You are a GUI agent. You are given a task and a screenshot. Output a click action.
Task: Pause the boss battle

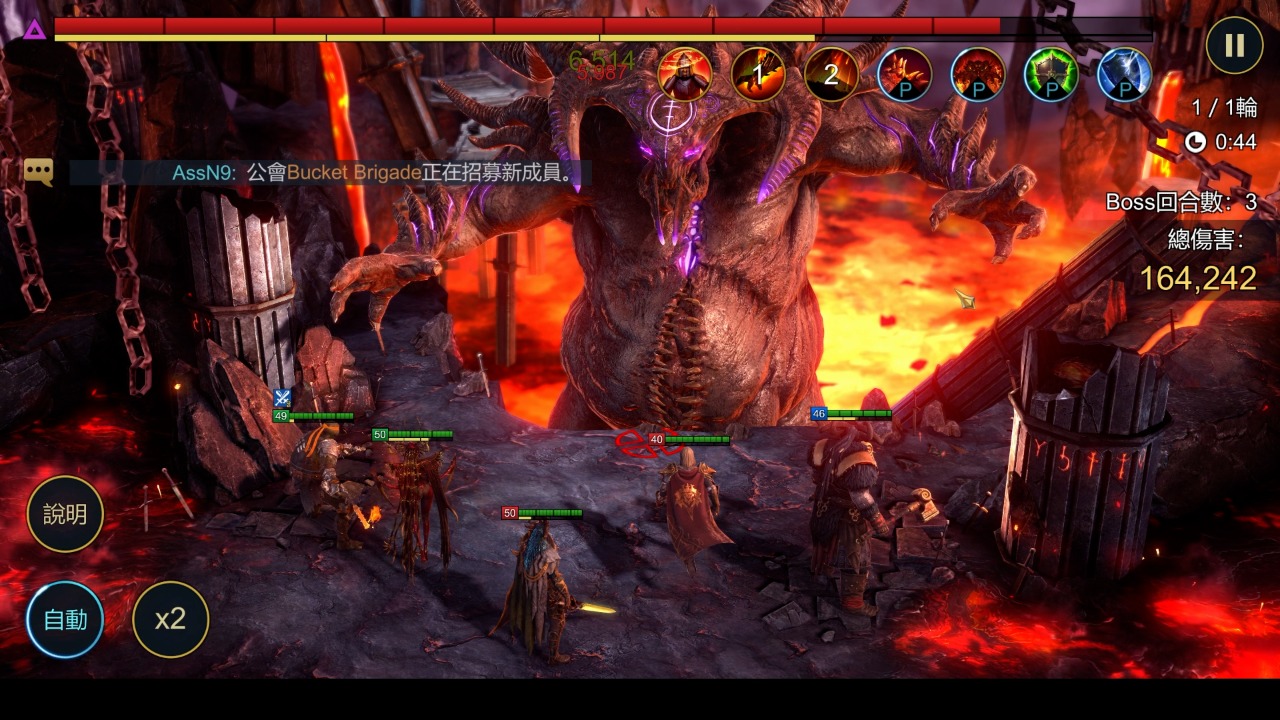pyautogui.click(x=1234, y=46)
